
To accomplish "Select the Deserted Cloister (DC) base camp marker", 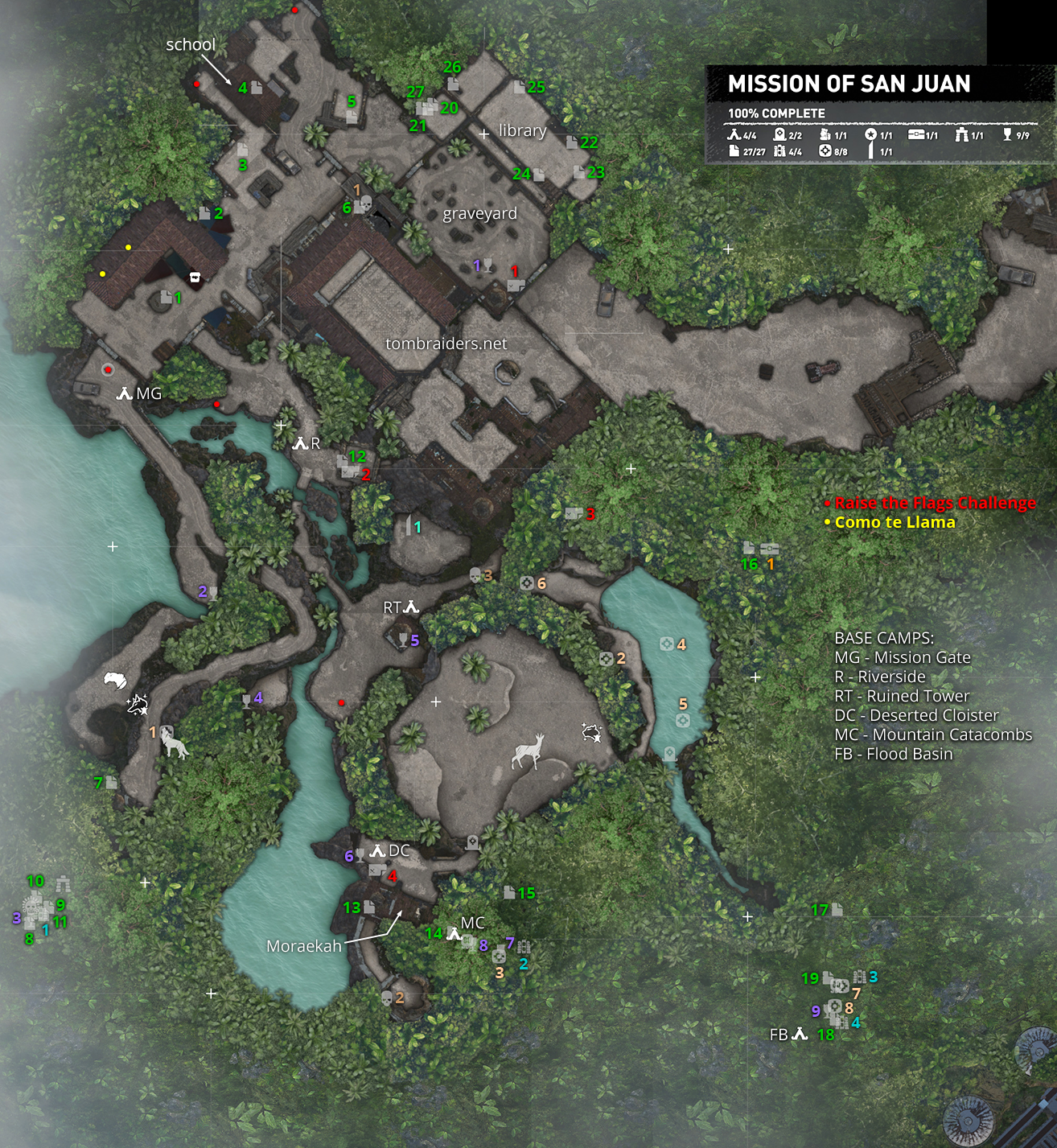I will click(x=377, y=850).
